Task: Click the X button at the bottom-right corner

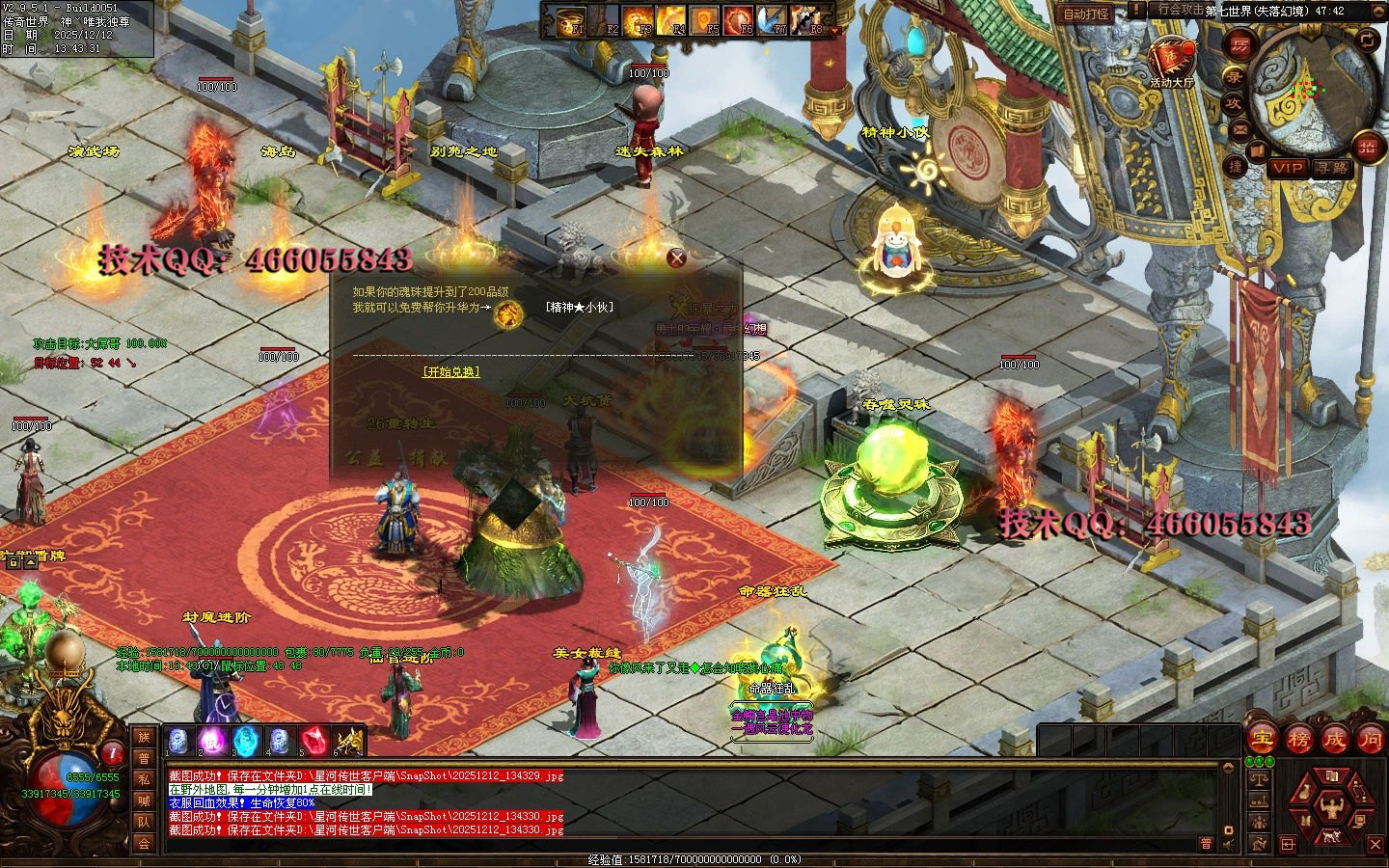Action: click(1375, 844)
